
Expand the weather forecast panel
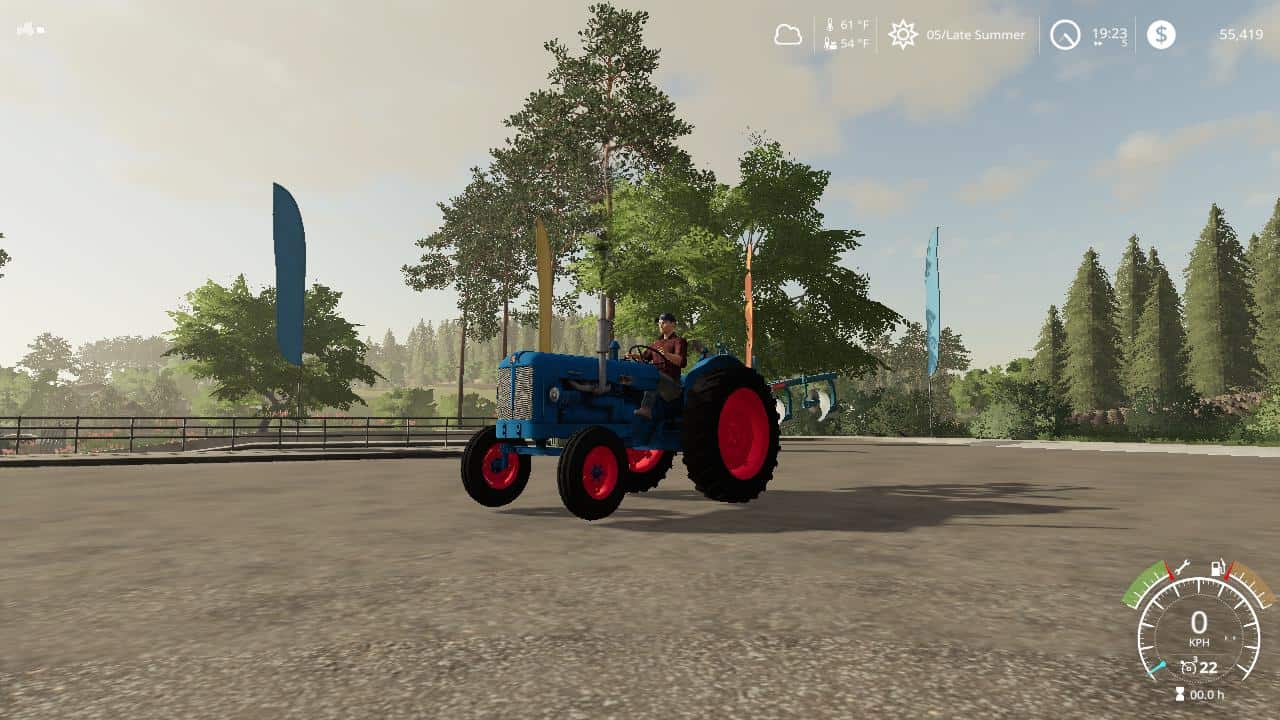pos(789,35)
